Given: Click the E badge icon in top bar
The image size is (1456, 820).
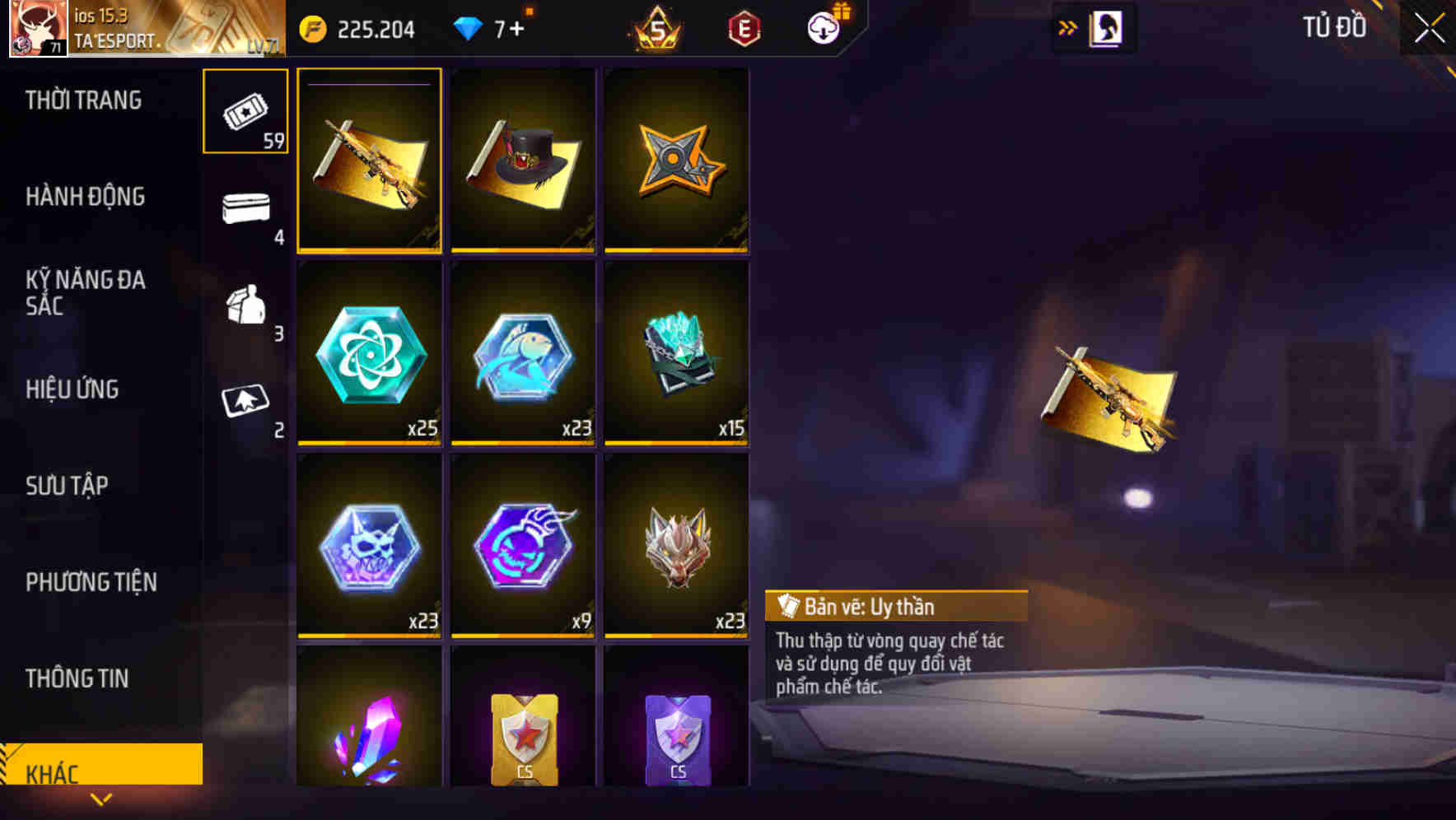Looking at the screenshot, I should [743, 27].
